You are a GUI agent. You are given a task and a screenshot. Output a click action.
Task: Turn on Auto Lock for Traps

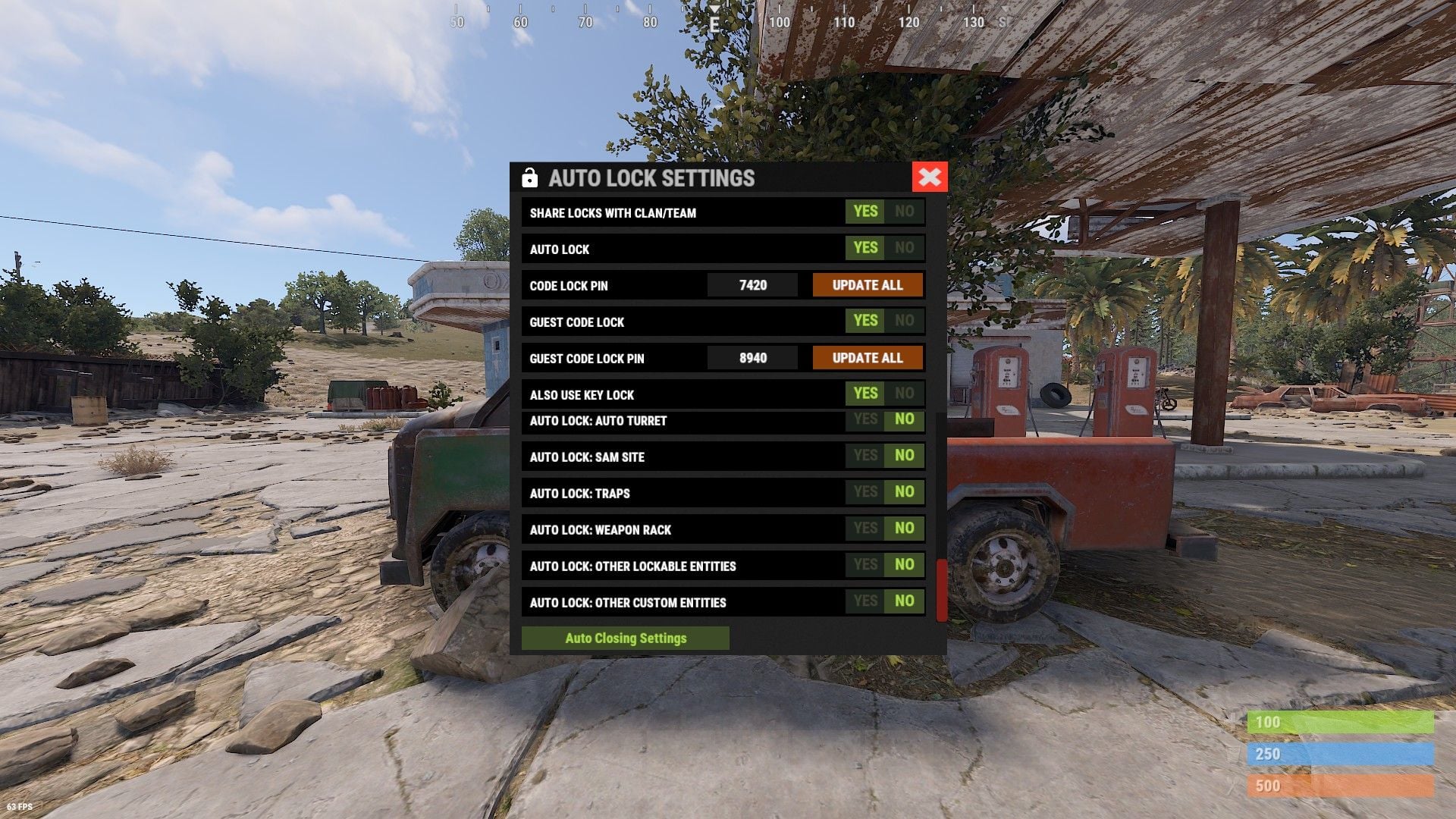pyautogui.click(x=865, y=492)
